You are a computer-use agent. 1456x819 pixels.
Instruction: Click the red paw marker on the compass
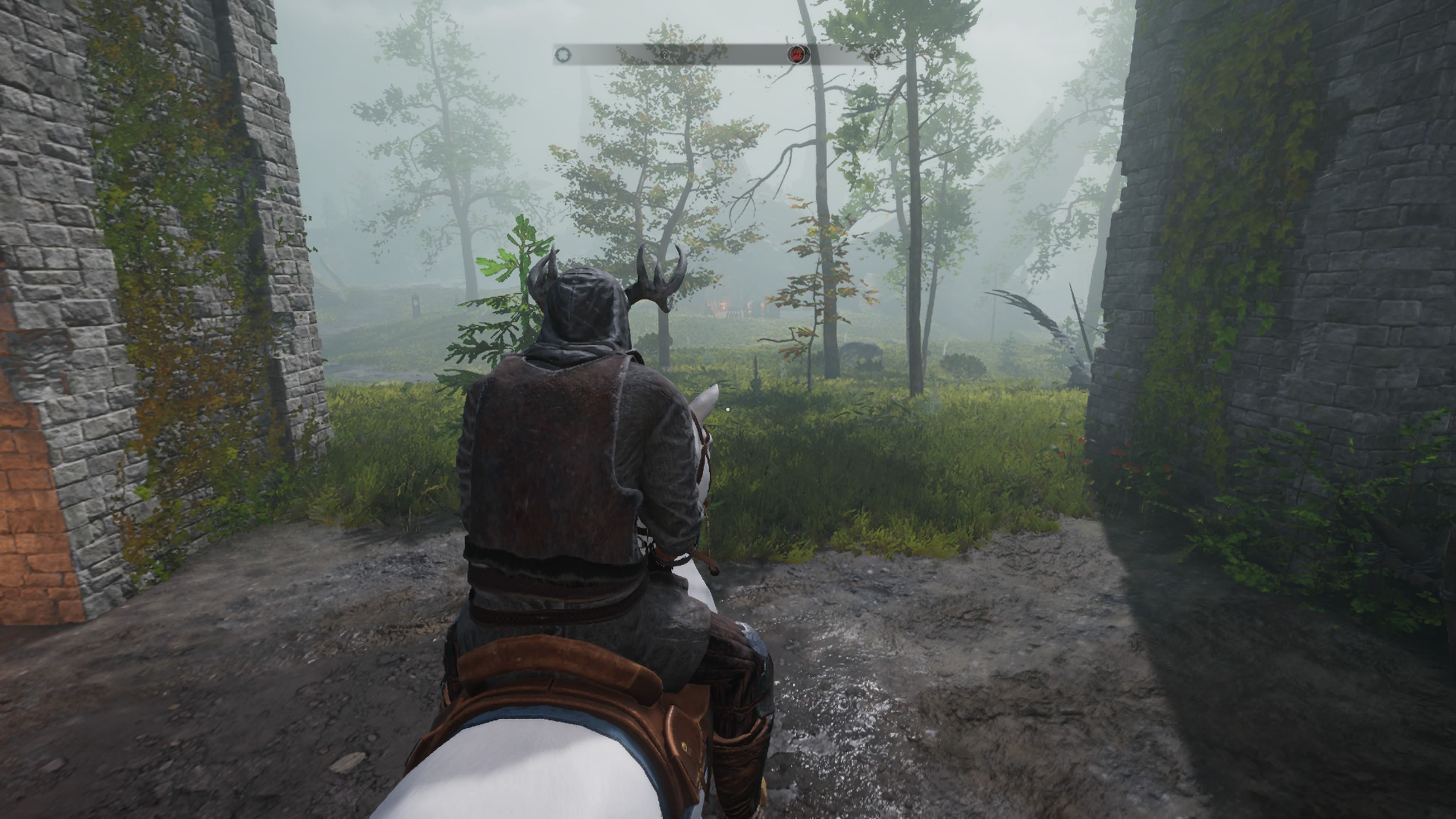click(798, 55)
